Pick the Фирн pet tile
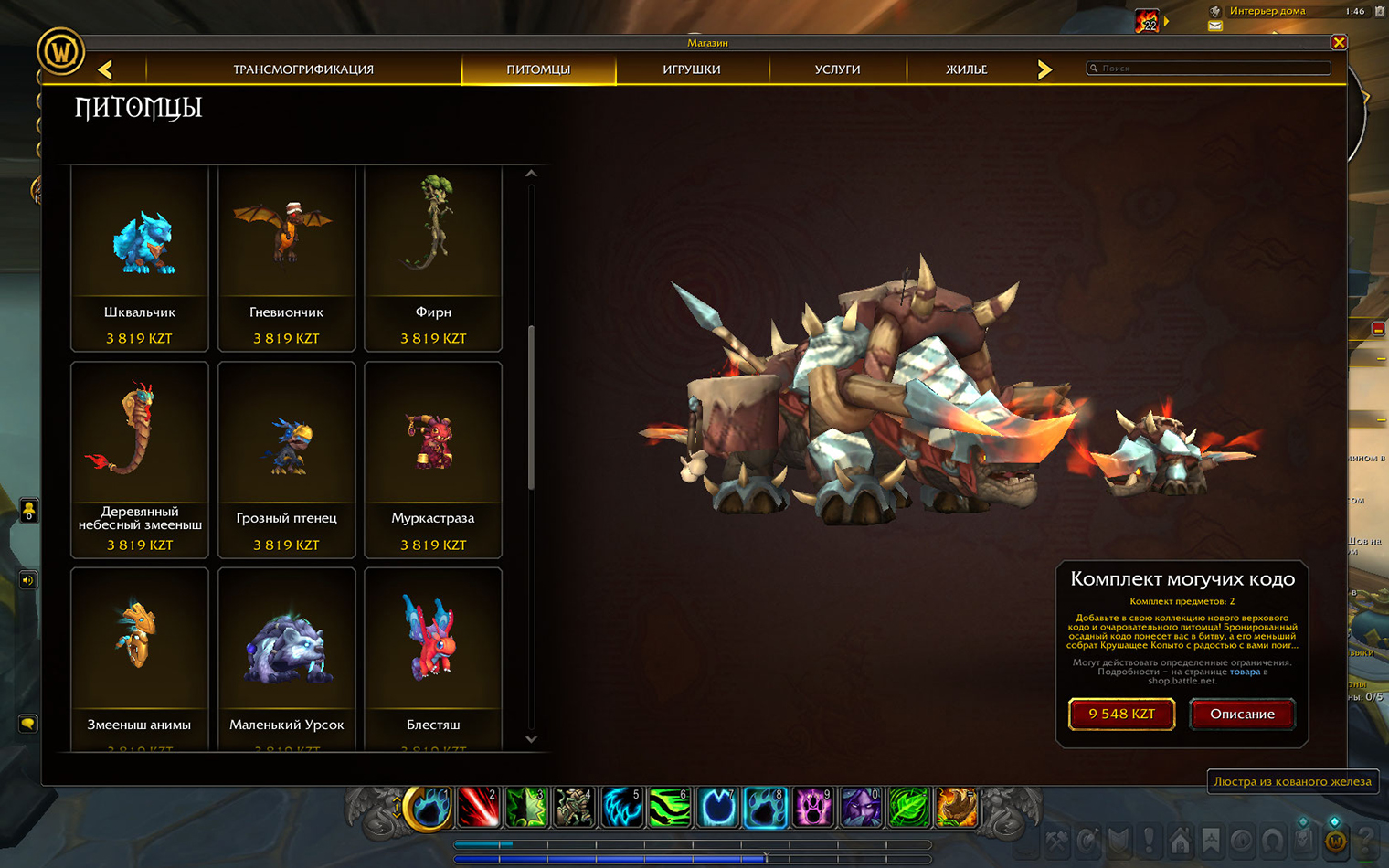The image size is (1389, 868). click(x=433, y=259)
